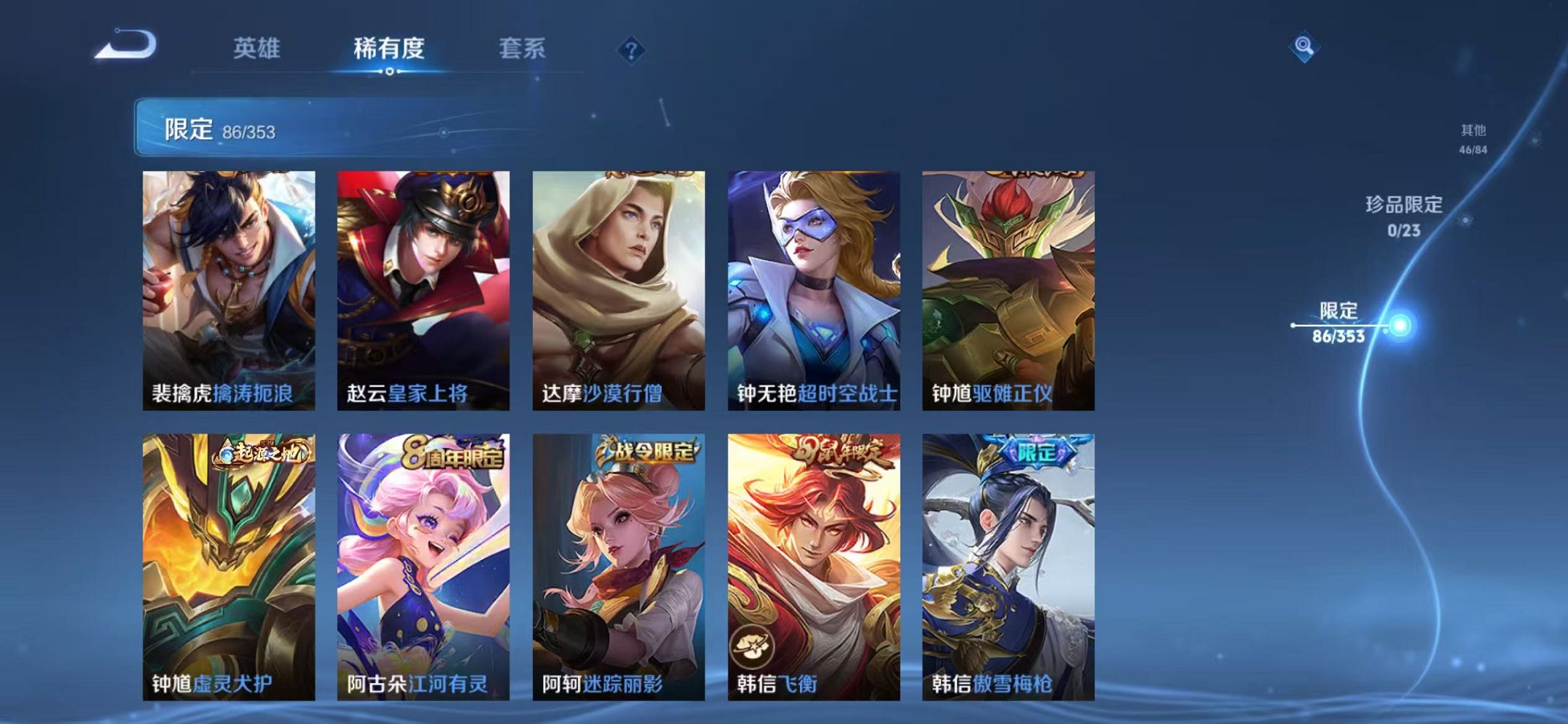Image resolution: width=1568 pixels, height=724 pixels.
Task: Open the help question mark icon
Action: pos(632,50)
